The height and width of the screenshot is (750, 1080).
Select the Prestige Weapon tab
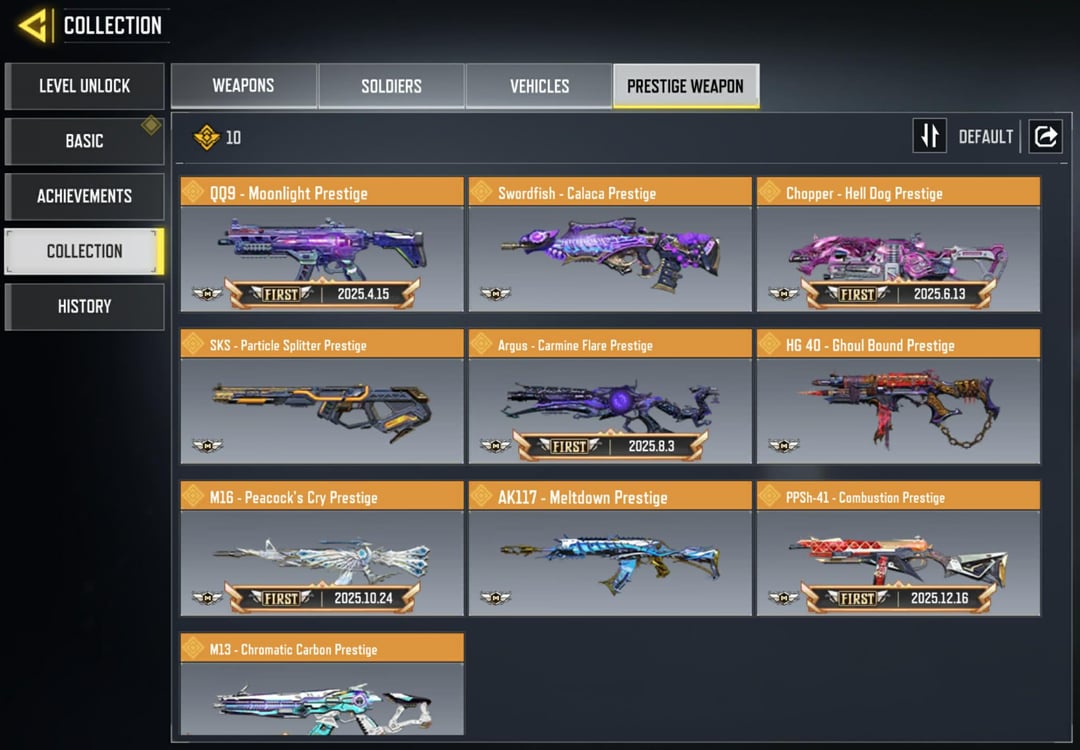pyautogui.click(x=685, y=86)
